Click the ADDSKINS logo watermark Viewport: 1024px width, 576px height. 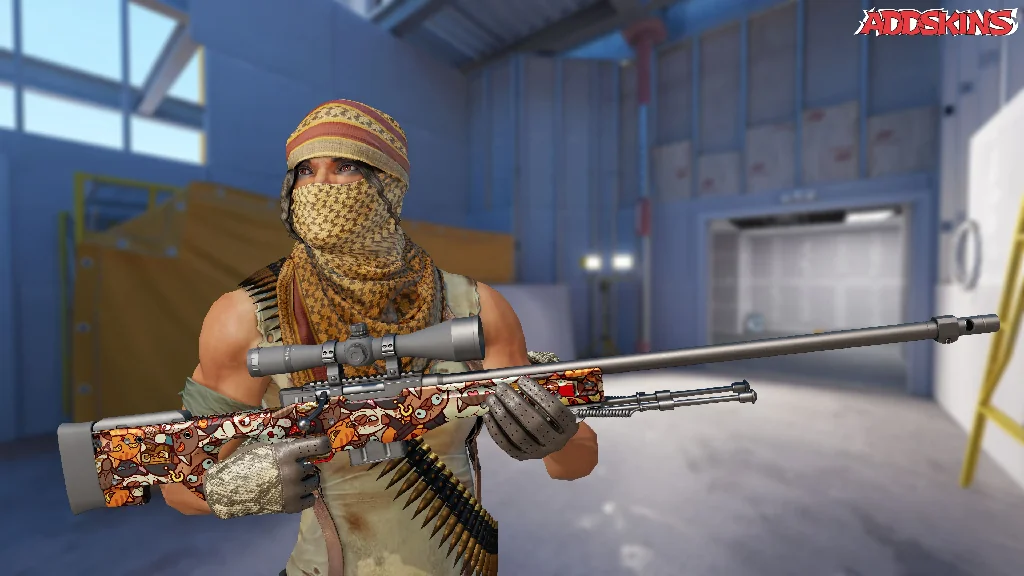coord(936,22)
